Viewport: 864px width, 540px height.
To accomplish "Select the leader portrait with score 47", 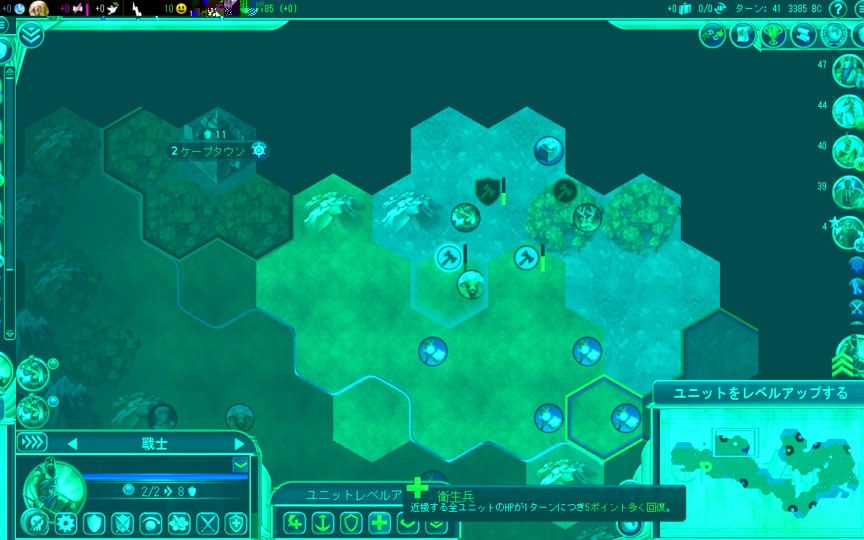I will click(x=847, y=72).
